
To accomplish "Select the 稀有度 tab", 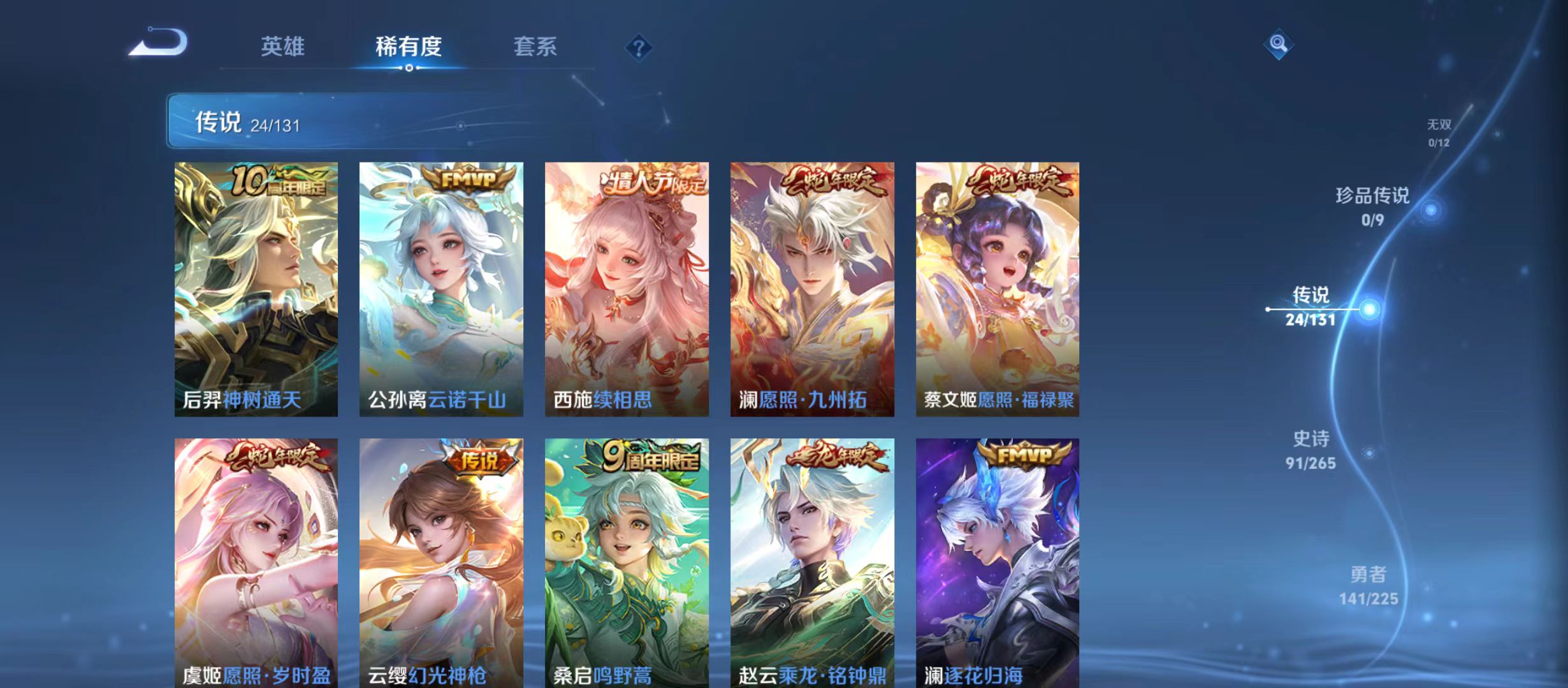I will point(410,46).
